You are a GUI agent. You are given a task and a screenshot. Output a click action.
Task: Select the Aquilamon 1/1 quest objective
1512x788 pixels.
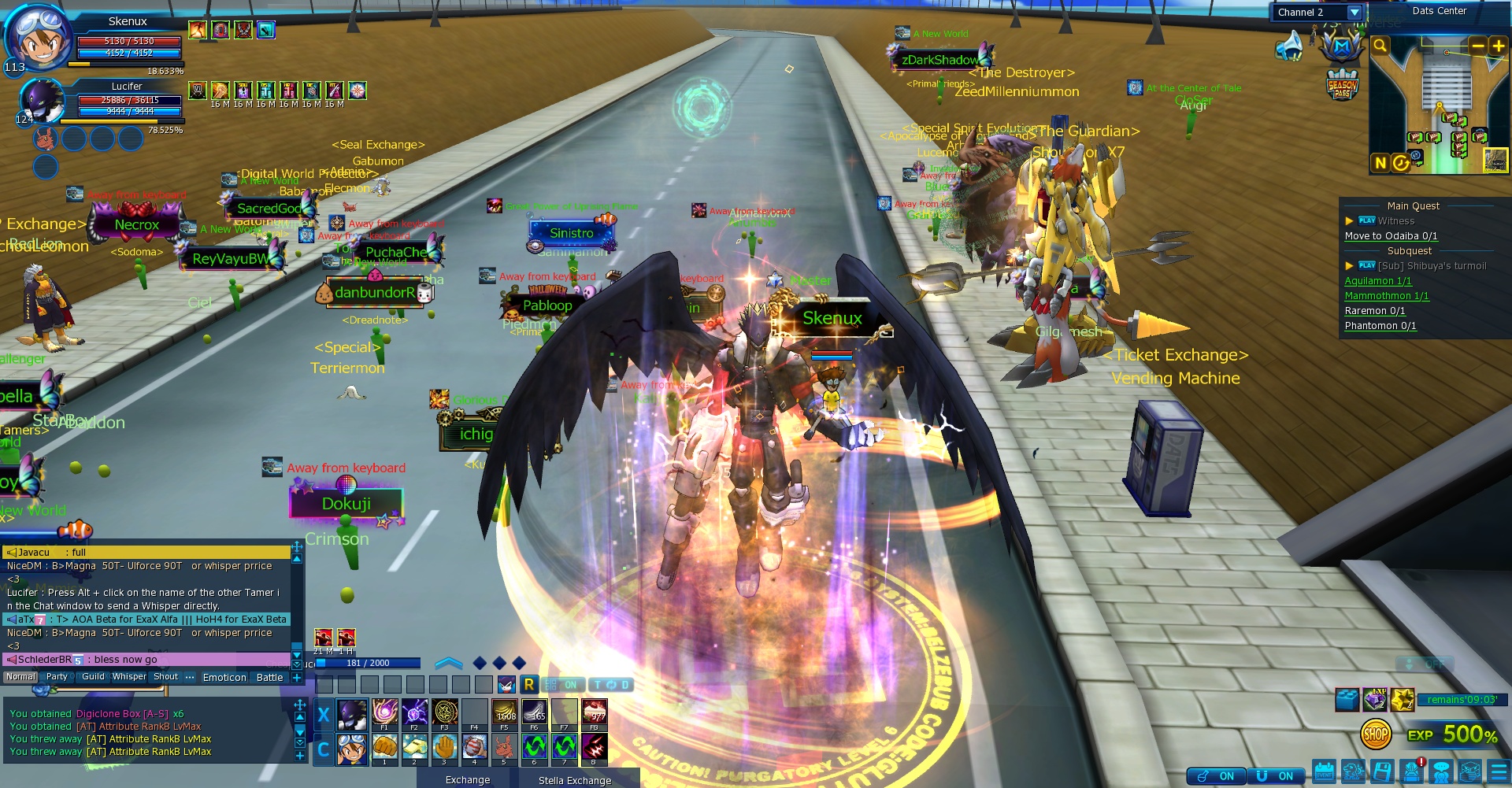click(1377, 281)
